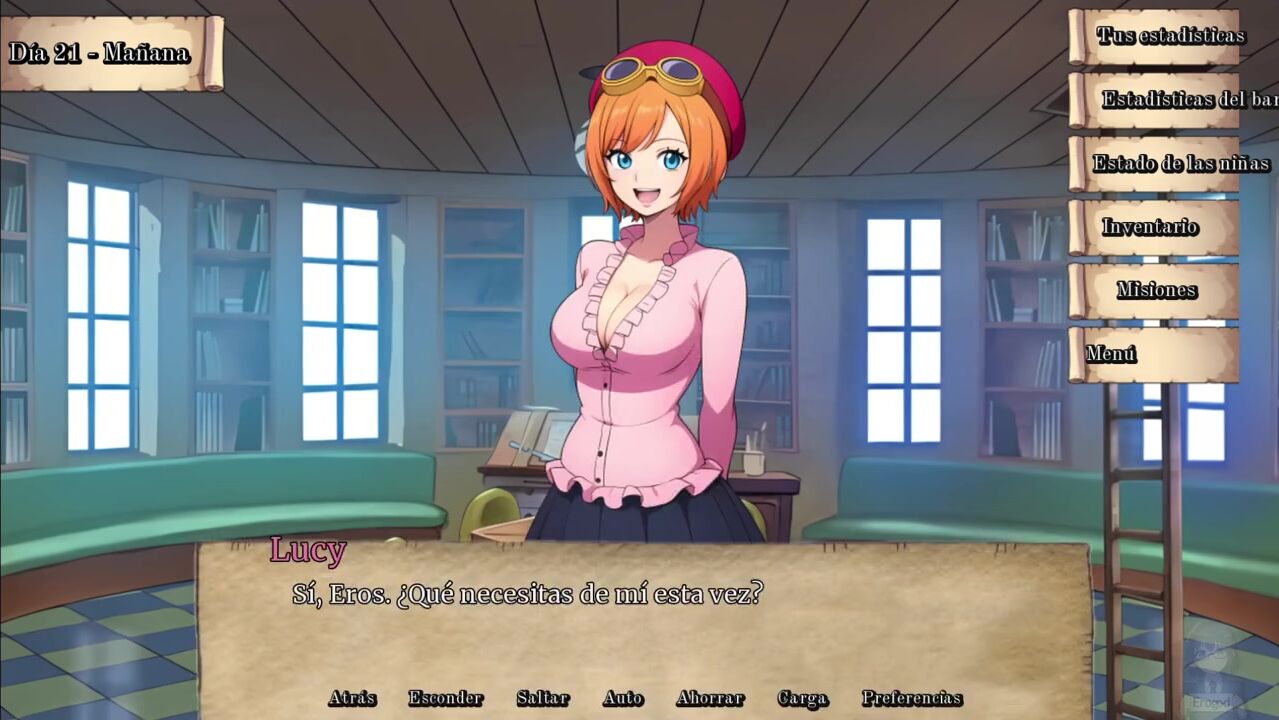Open the Inventario scroll
1279x720 pixels.
click(1150, 227)
